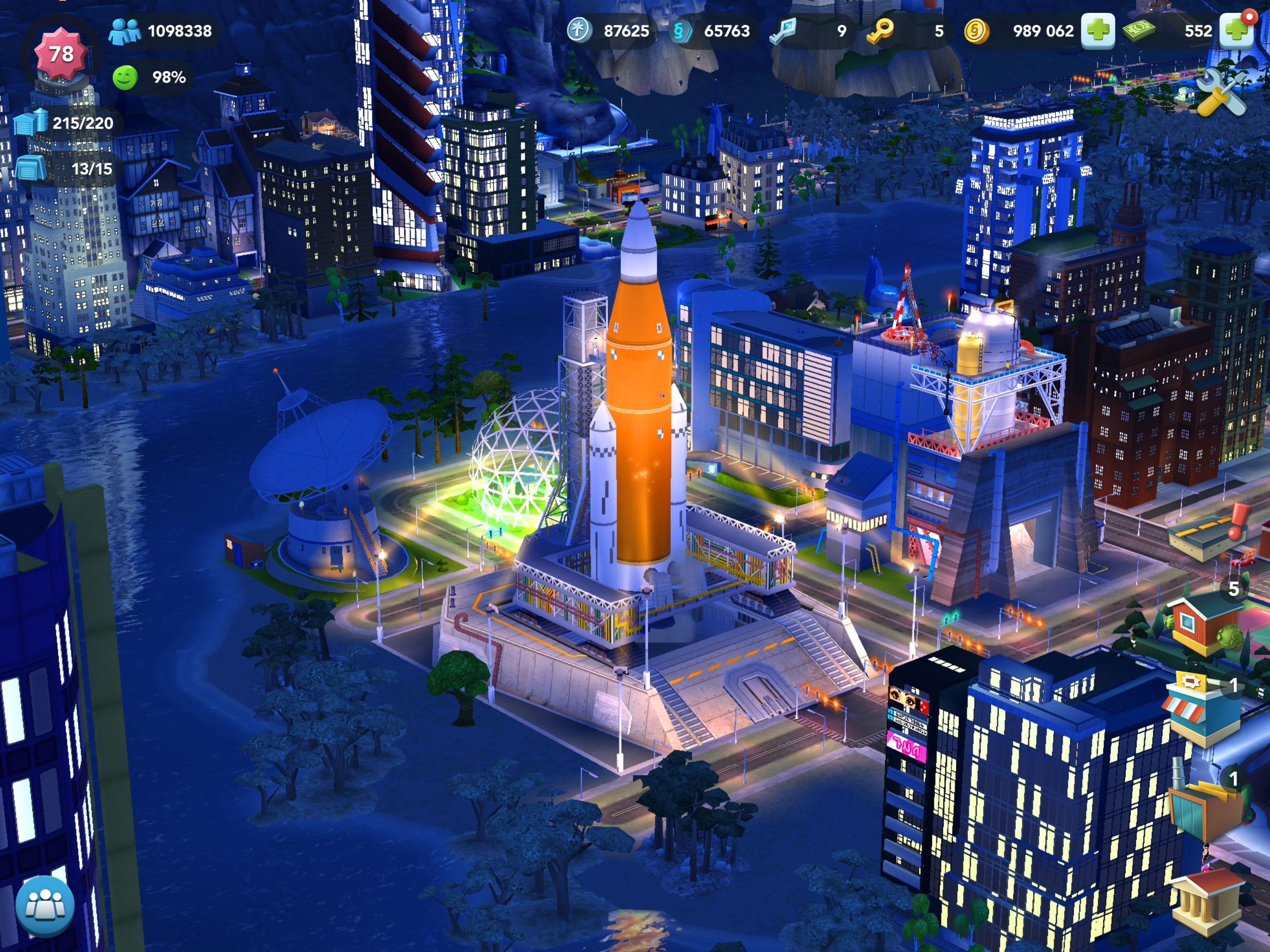Image resolution: width=1270 pixels, height=952 pixels.
Task: Buy SimCash with the notification plus button
Action: (1235, 30)
